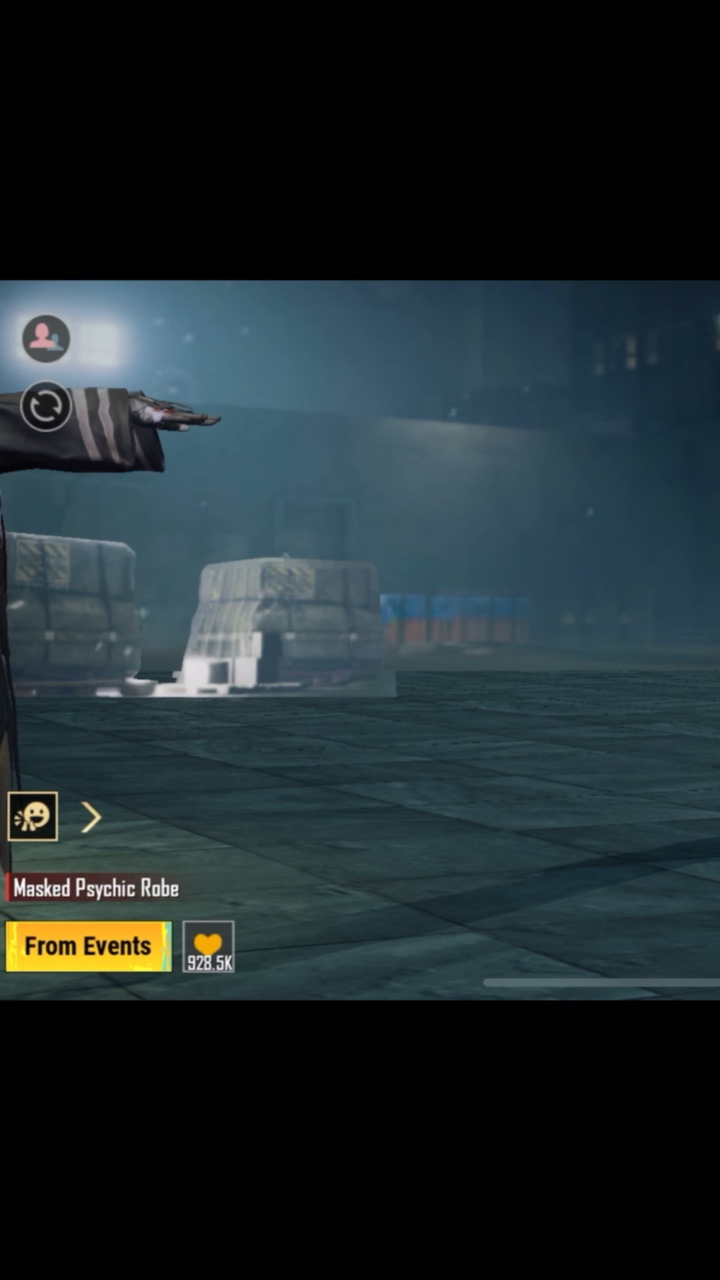Select the yellow From Events button

click(88, 946)
